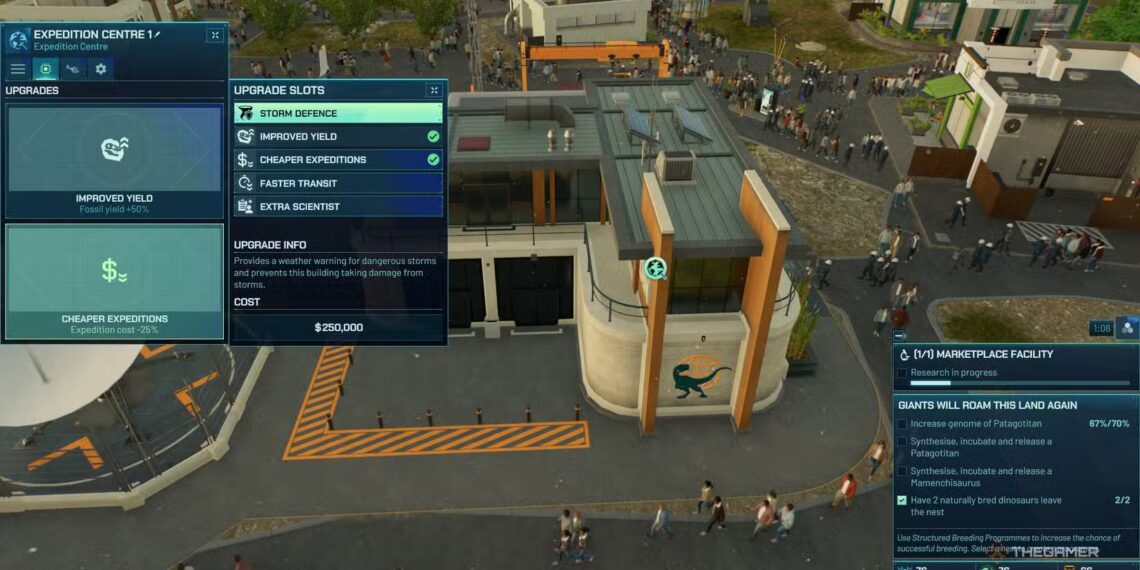Screen dimensions: 1140x570
Task: Click the globe marker above the building
Action: click(x=655, y=267)
